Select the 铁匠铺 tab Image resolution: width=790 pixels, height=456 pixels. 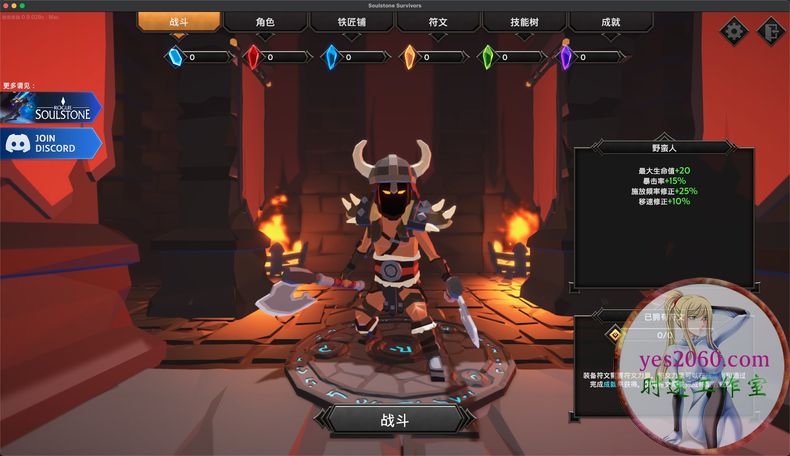click(x=351, y=22)
